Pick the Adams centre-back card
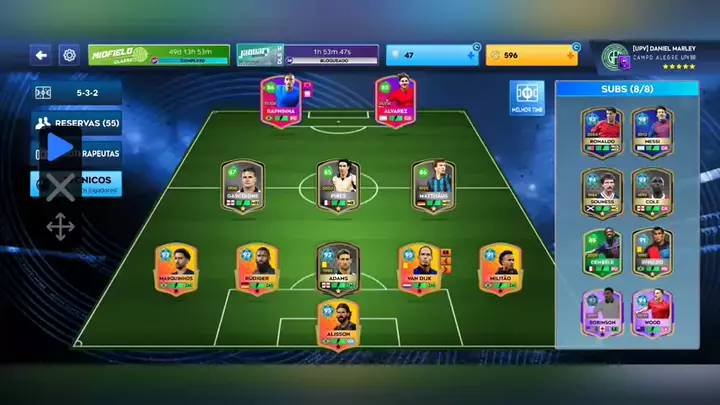Viewport: 720px width, 405px height. 338,268
